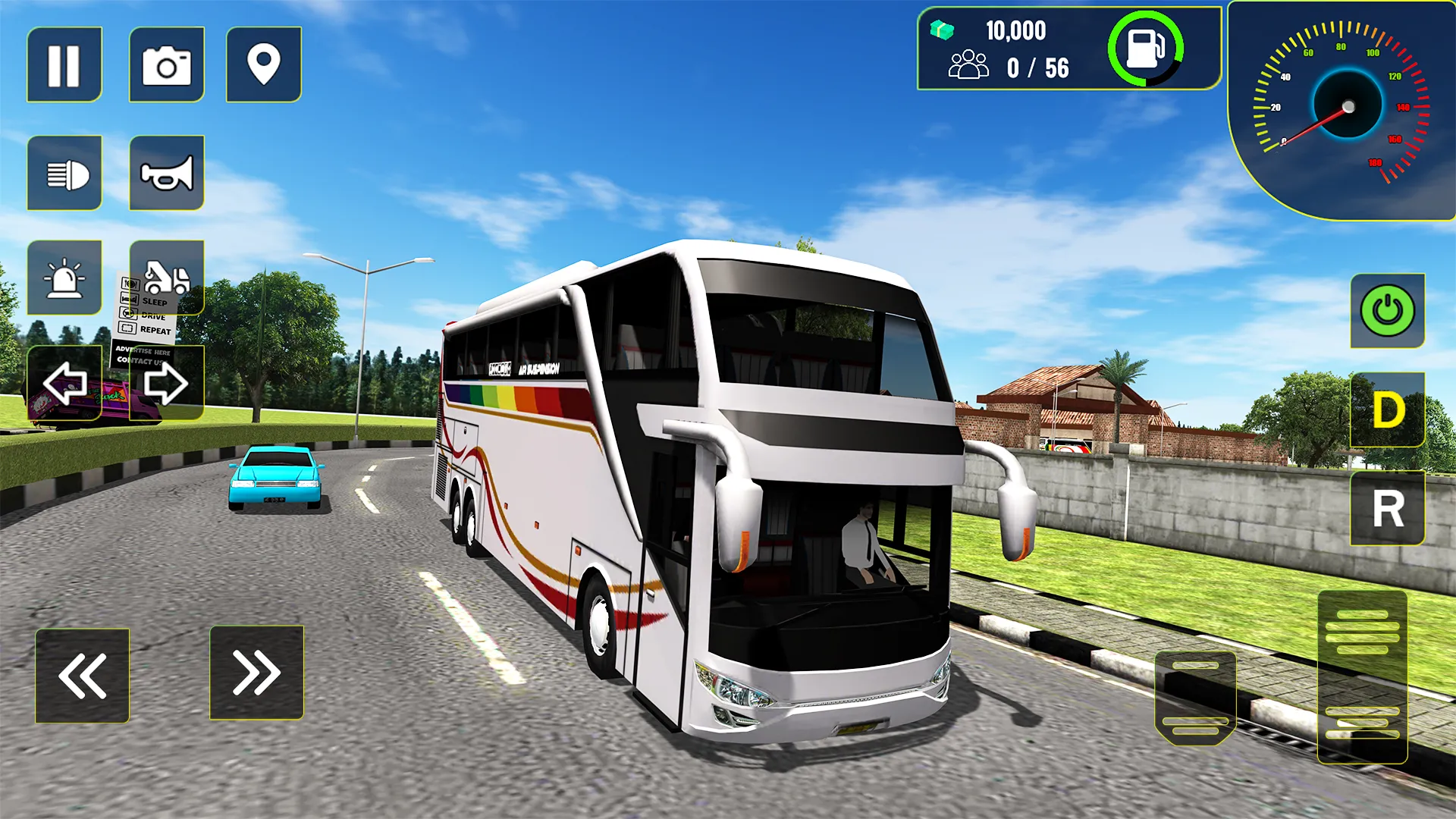Open the map location view

tap(263, 64)
